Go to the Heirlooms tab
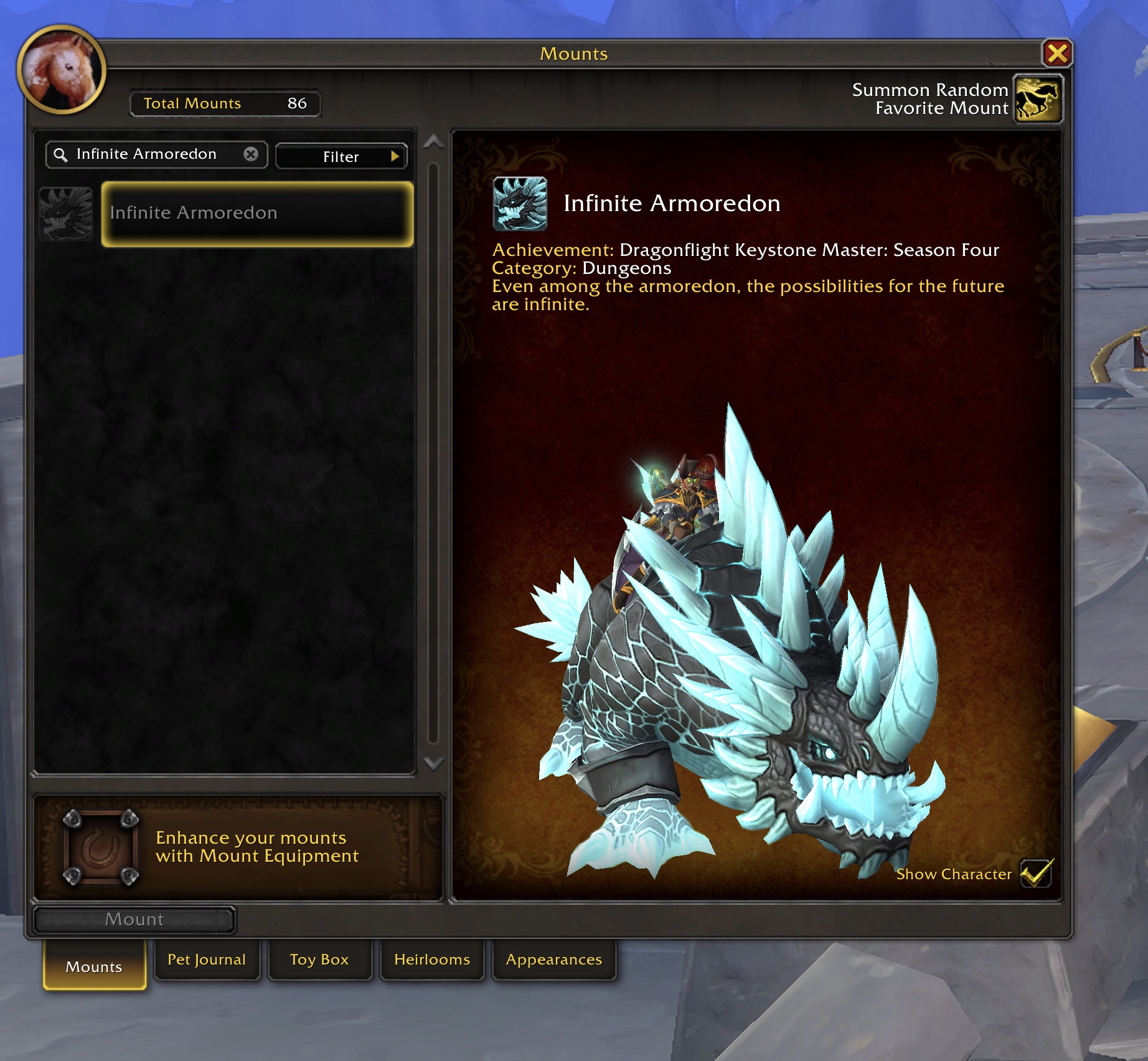1148x1061 pixels. [432, 960]
